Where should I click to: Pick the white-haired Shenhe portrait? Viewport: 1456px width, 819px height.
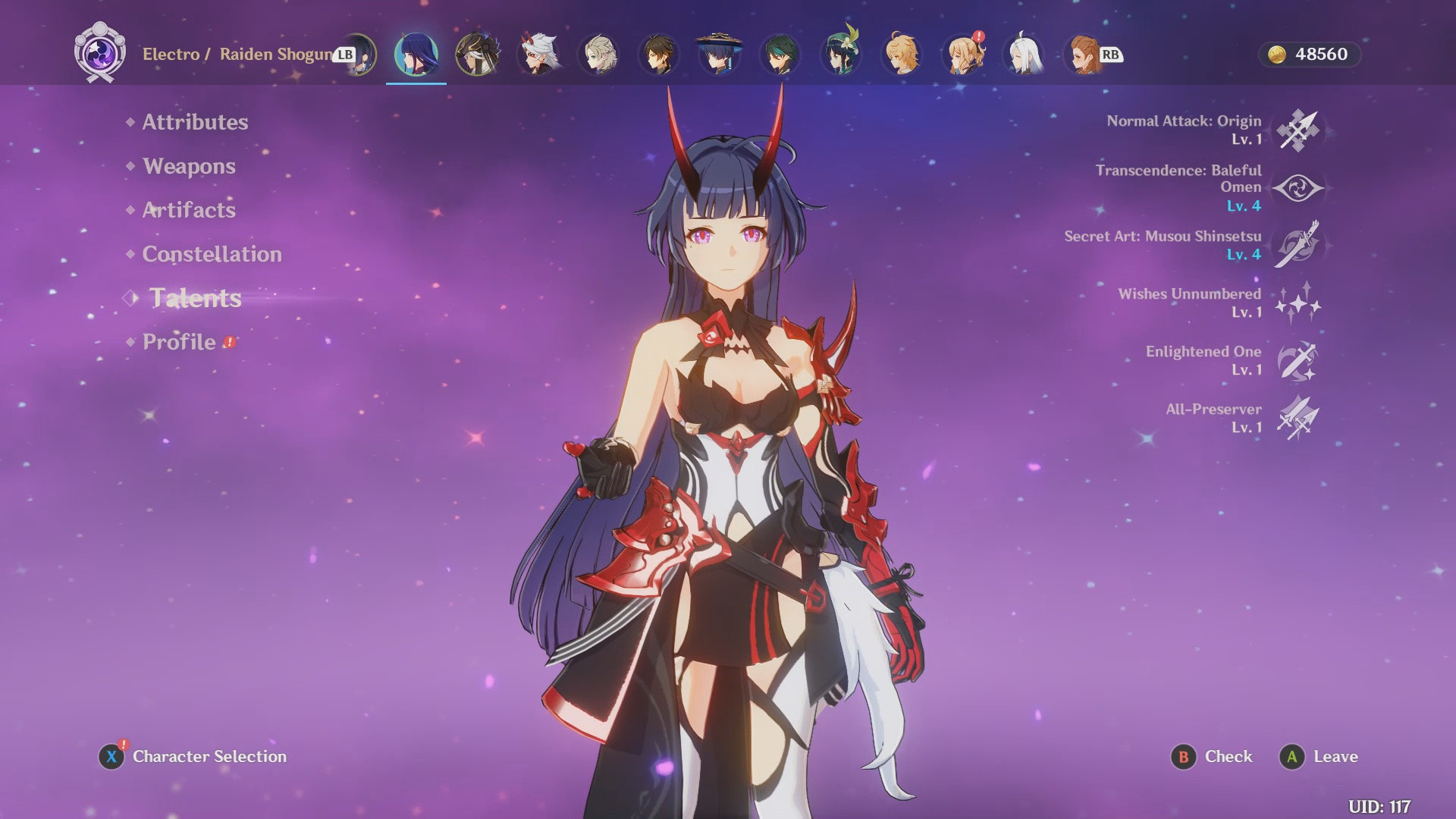tap(1023, 55)
